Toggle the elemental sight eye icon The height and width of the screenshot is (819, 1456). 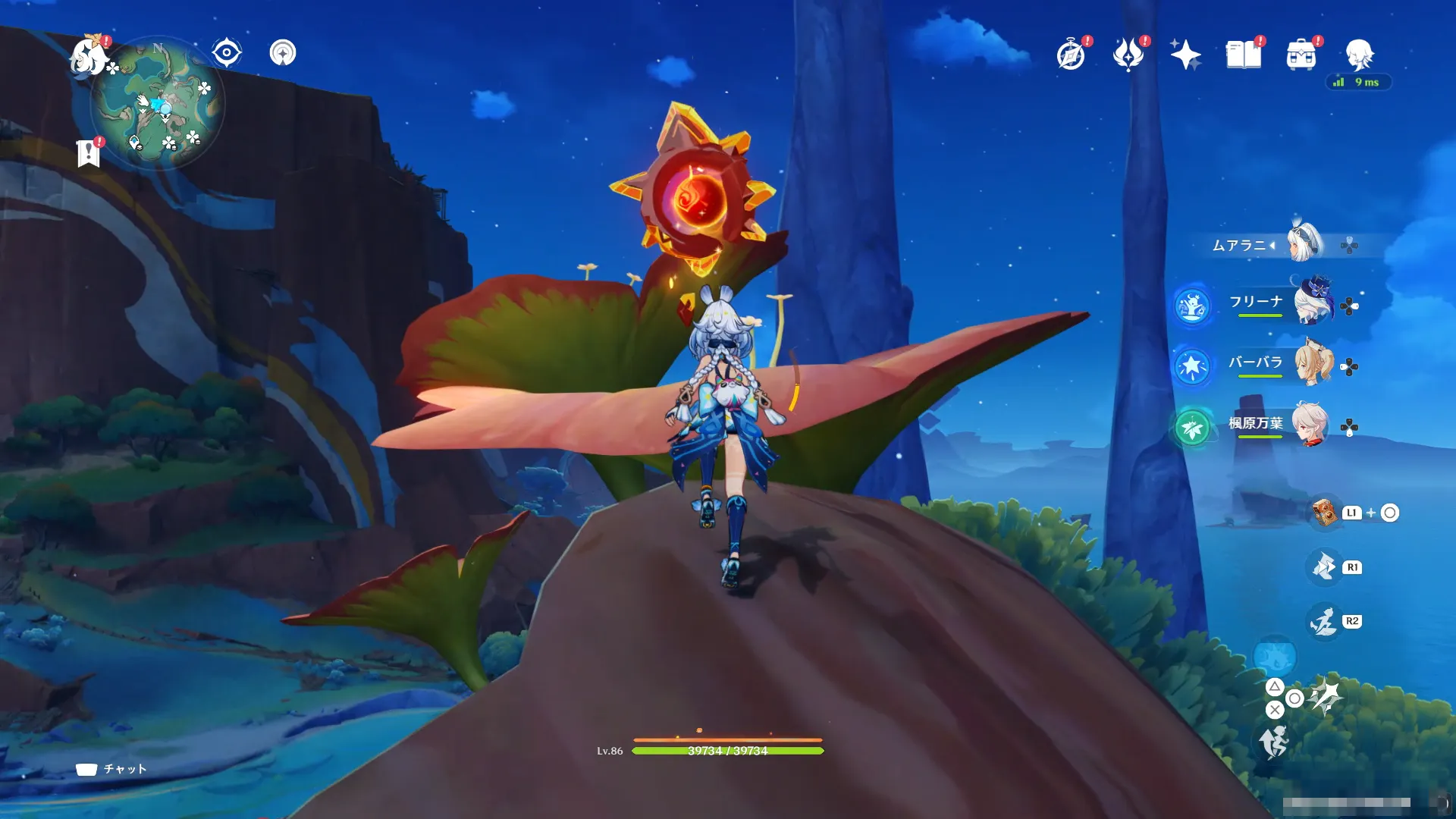point(226,53)
